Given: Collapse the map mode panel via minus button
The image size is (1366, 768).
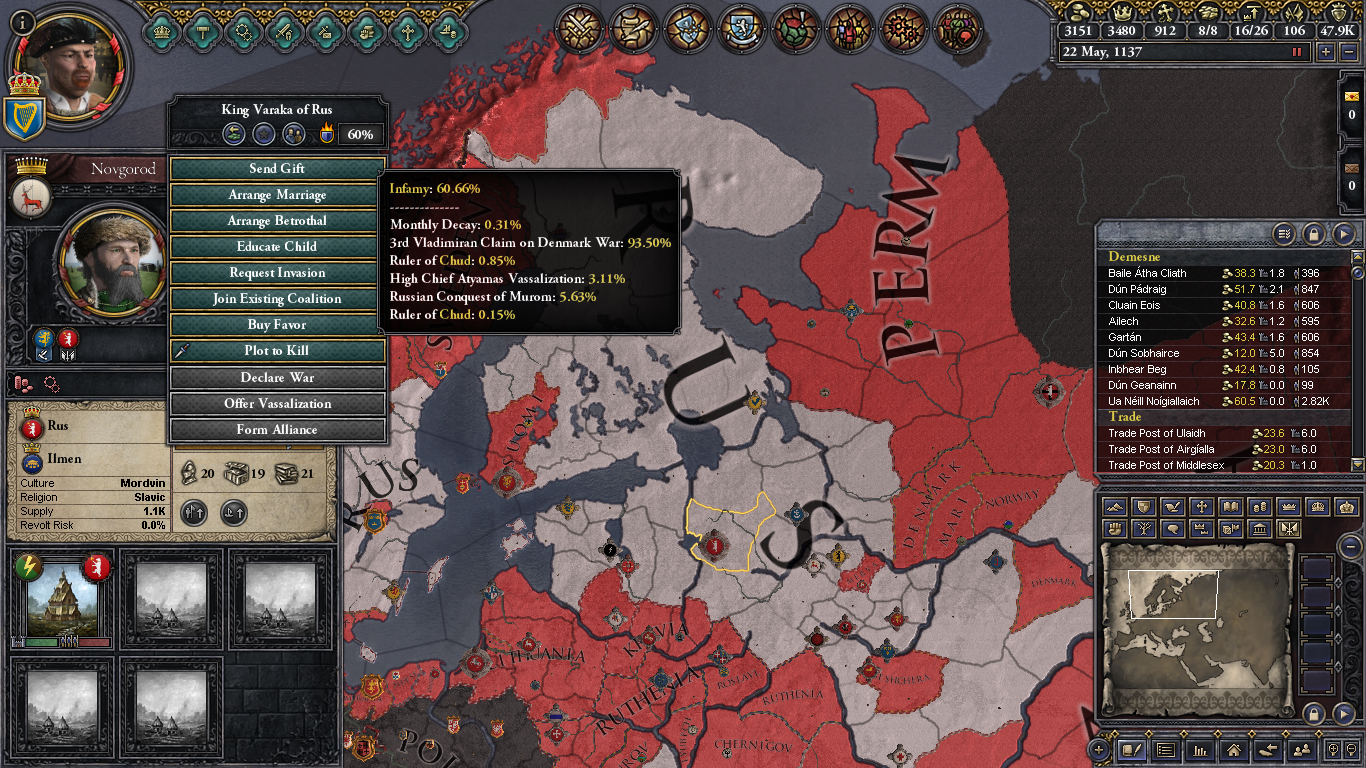Looking at the screenshot, I should tap(1351, 547).
